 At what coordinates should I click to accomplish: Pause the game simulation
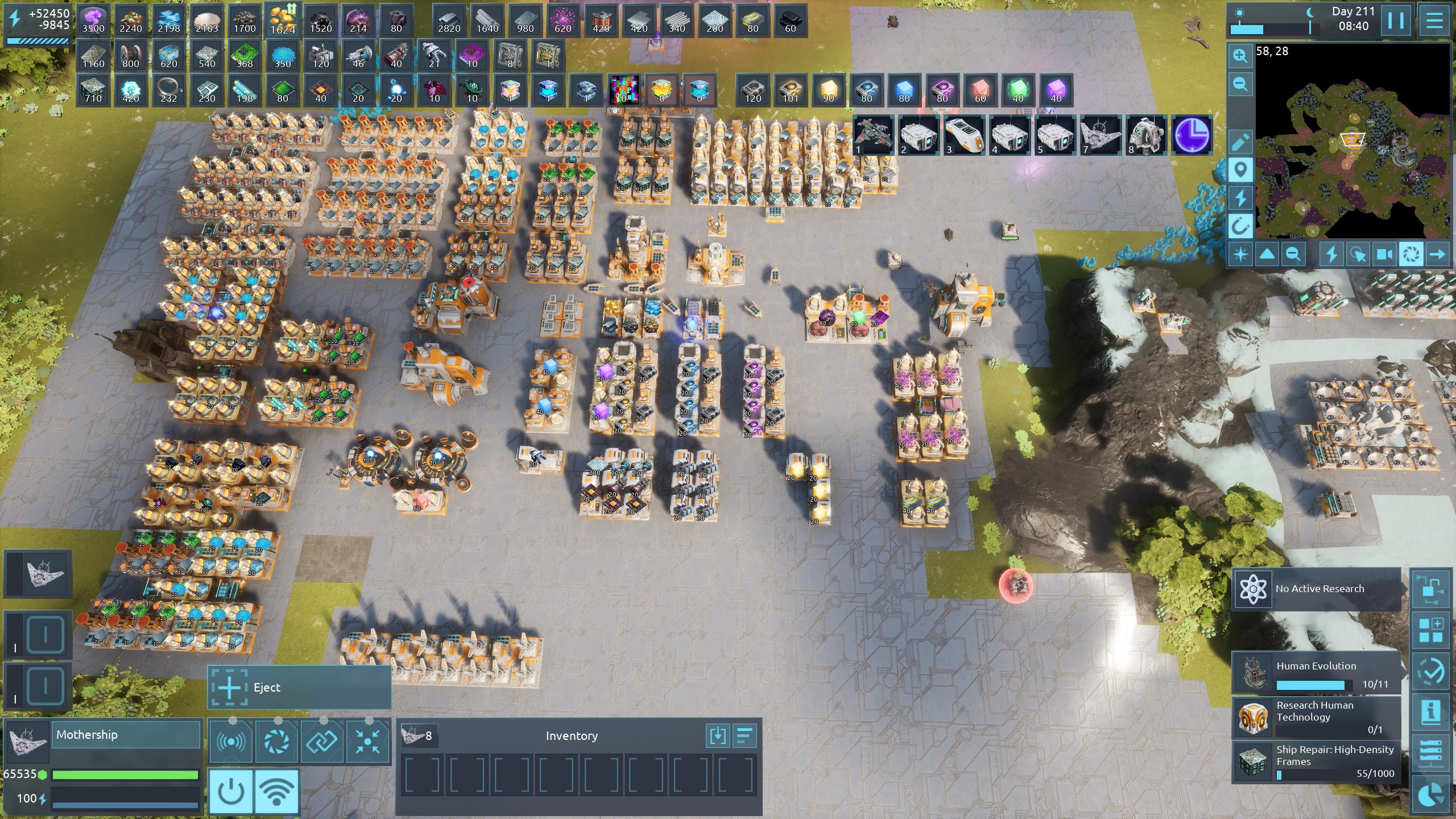tap(1396, 21)
